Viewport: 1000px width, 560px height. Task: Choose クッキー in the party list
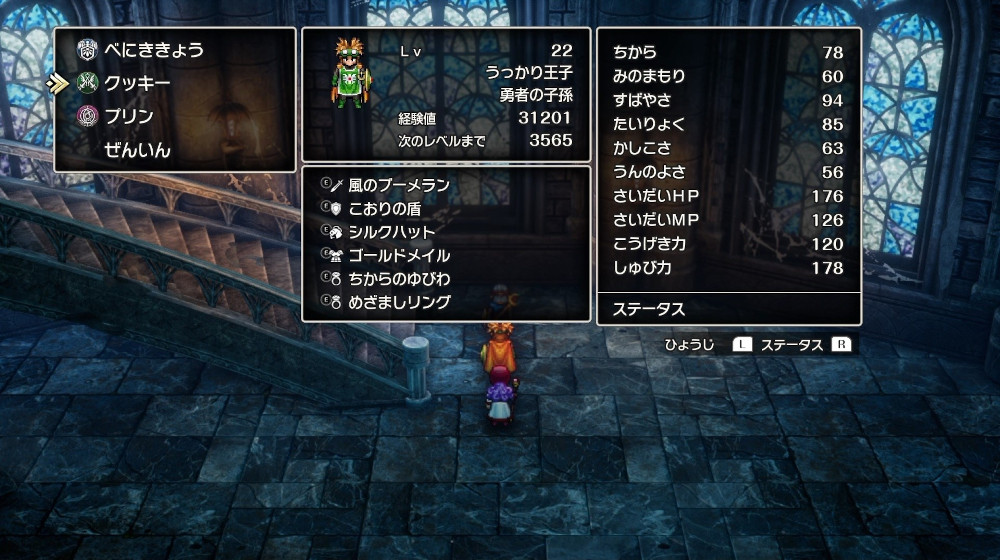(x=137, y=83)
